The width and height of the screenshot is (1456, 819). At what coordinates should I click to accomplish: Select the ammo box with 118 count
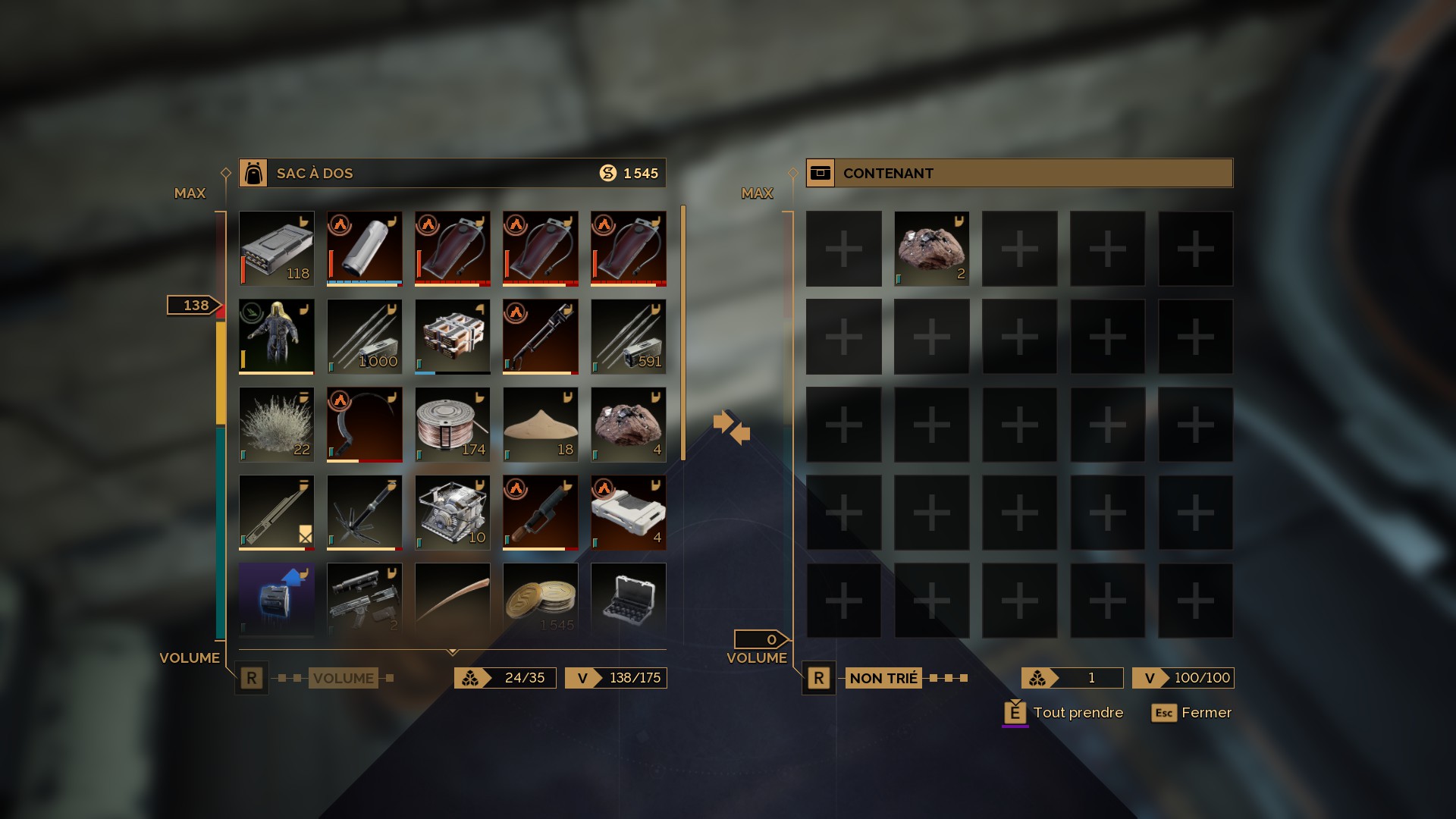pos(276,249)
